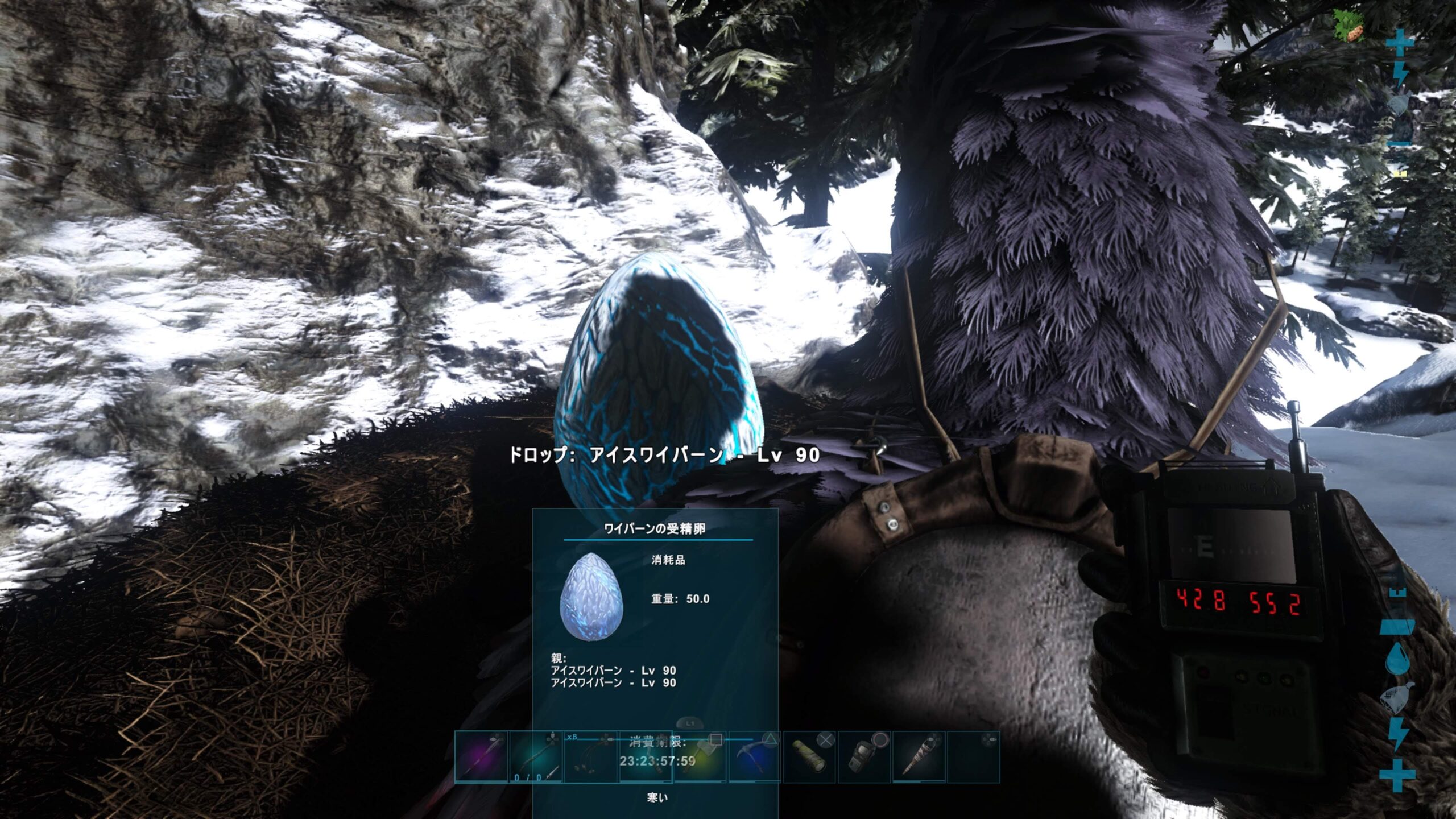Viewport: 1456px width, 819px height.
Task: Pick the camo spyglass slot
Action: [x=810, y=758]
